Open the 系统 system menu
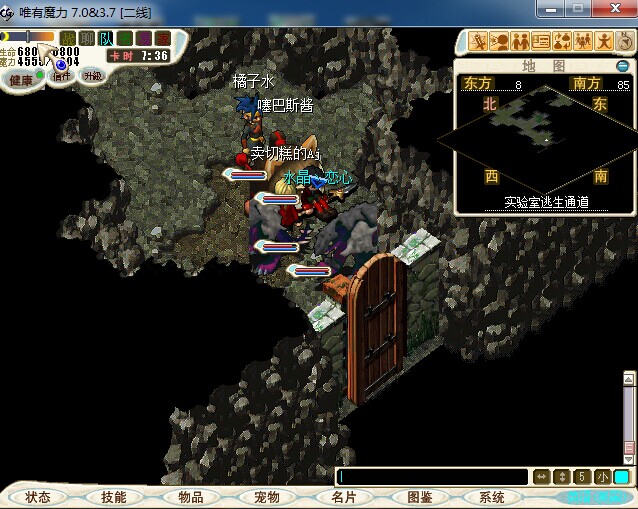 pos(492,497)
